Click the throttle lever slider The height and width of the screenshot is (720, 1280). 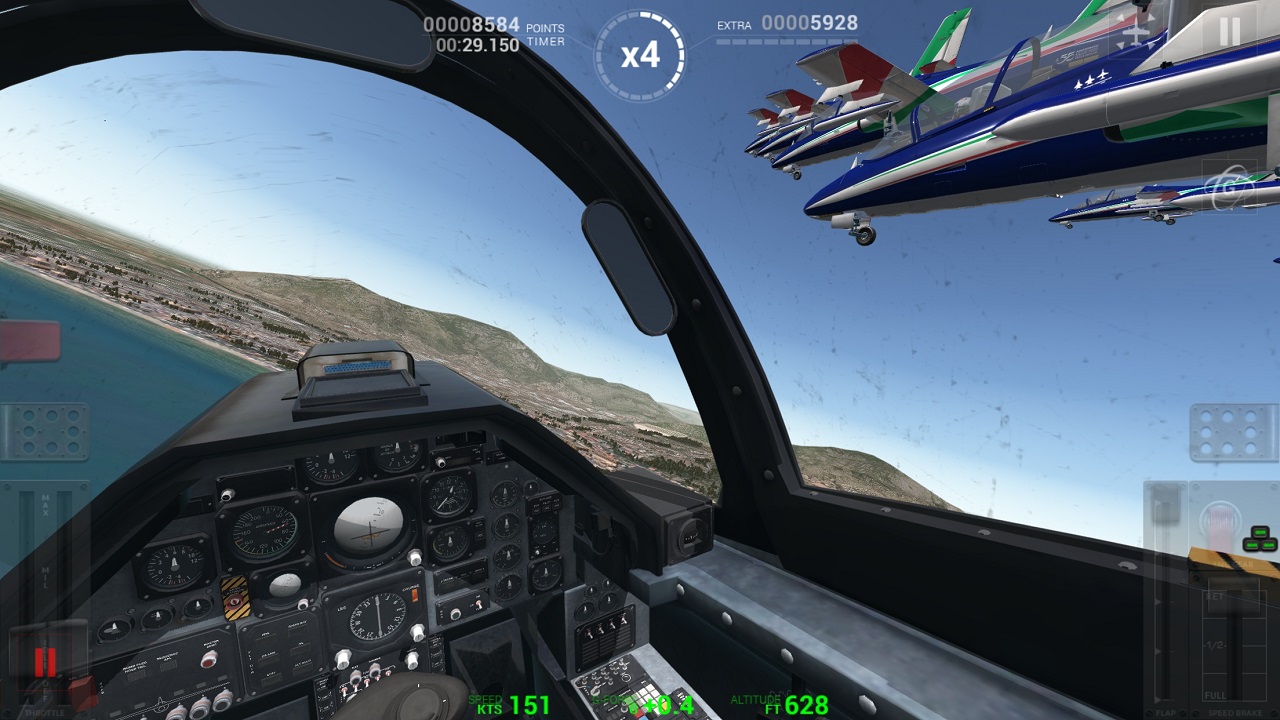(45, 661)
